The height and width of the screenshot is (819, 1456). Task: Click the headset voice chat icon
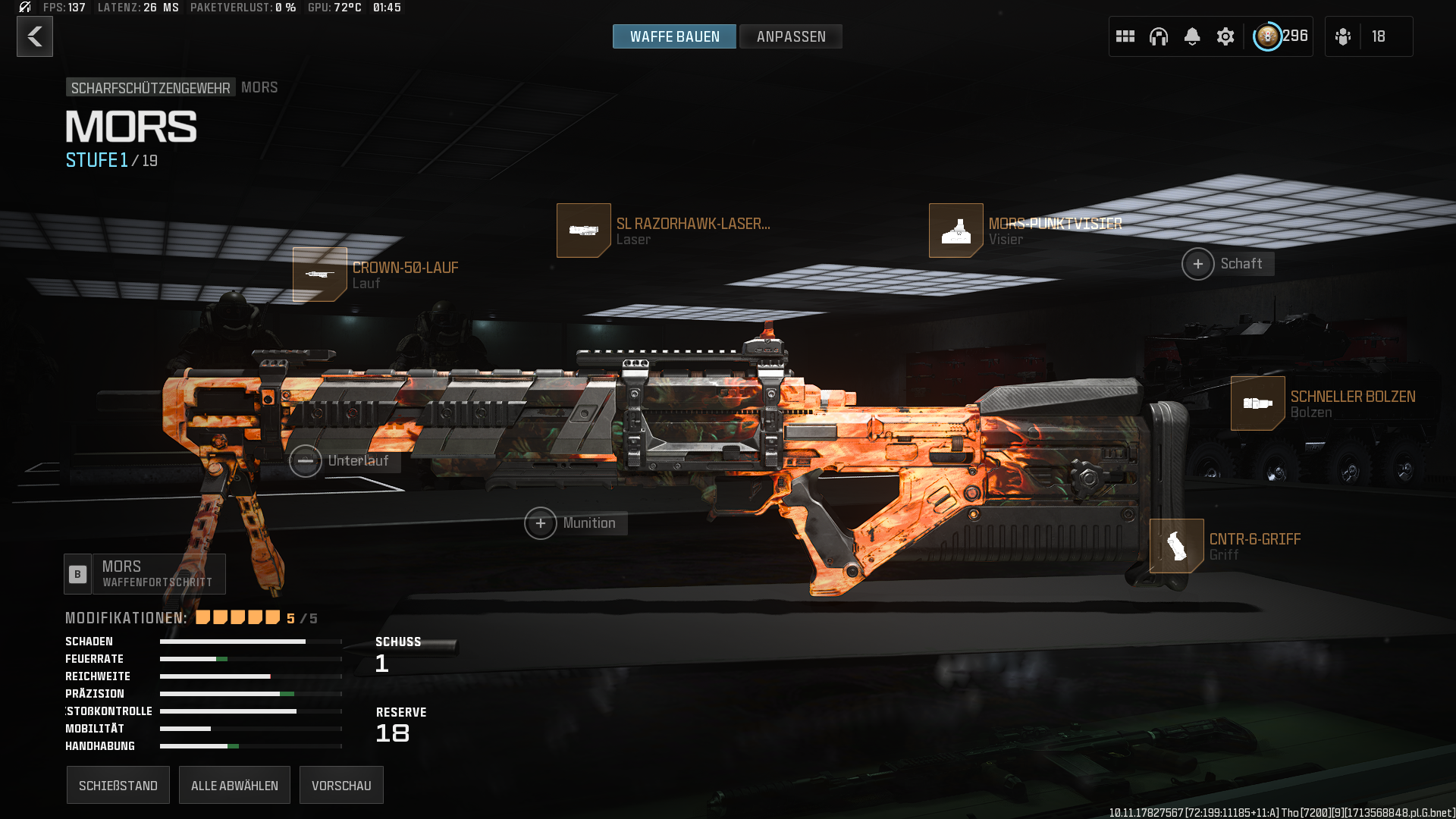(x=1159, y=36)
